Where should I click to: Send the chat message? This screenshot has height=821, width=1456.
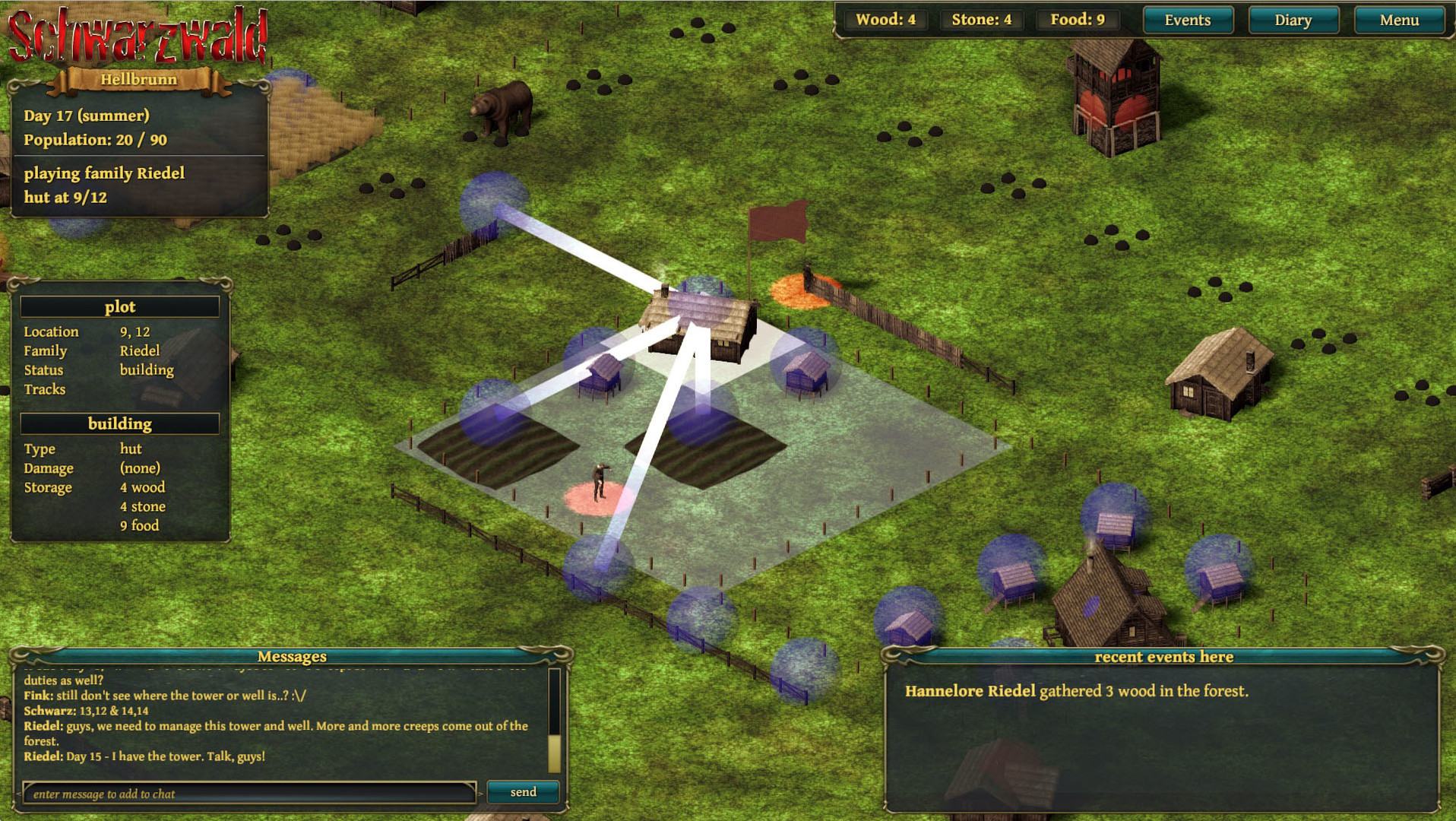523,792
